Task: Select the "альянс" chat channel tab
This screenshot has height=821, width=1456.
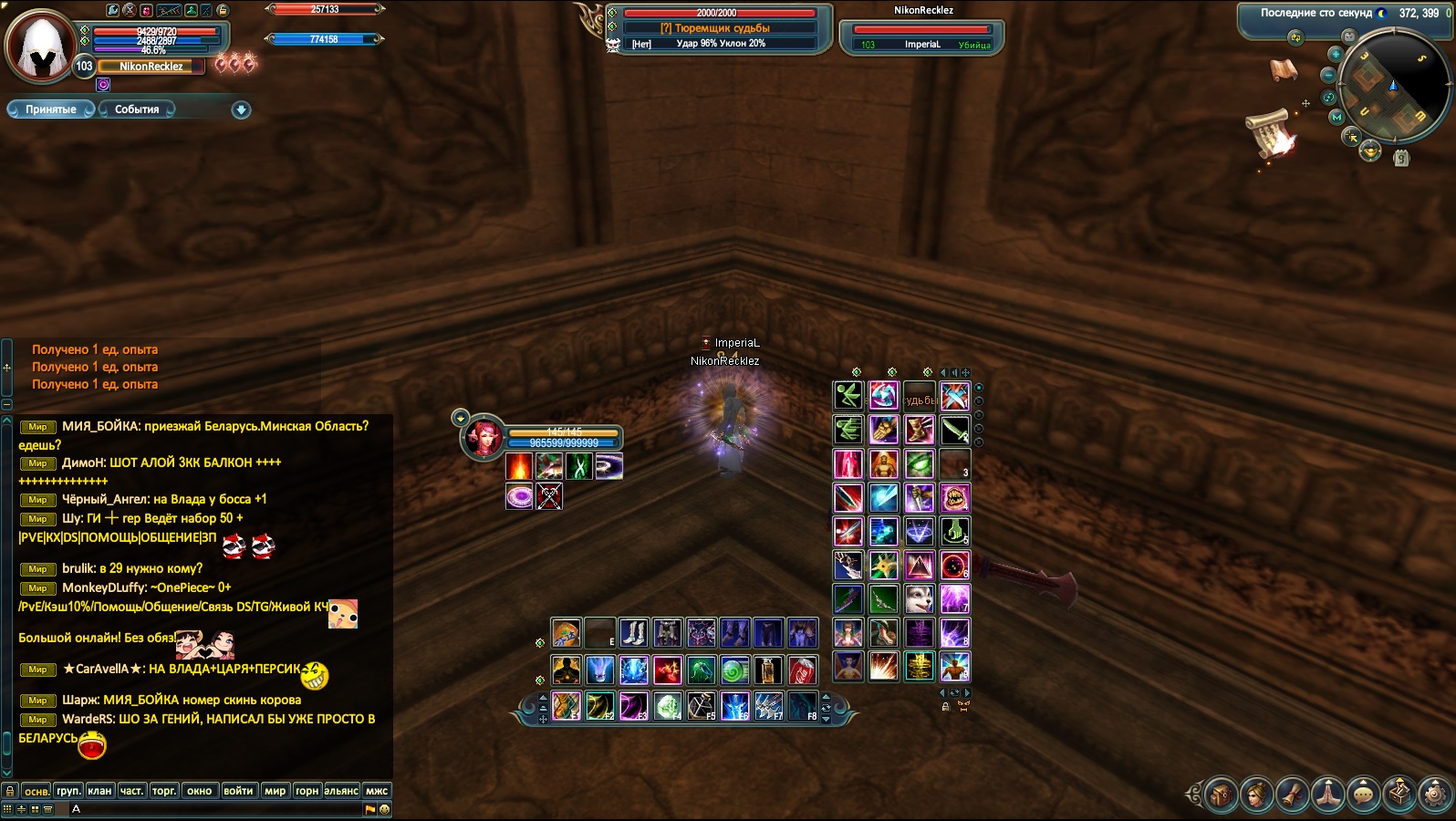Action: pos(341,791)
